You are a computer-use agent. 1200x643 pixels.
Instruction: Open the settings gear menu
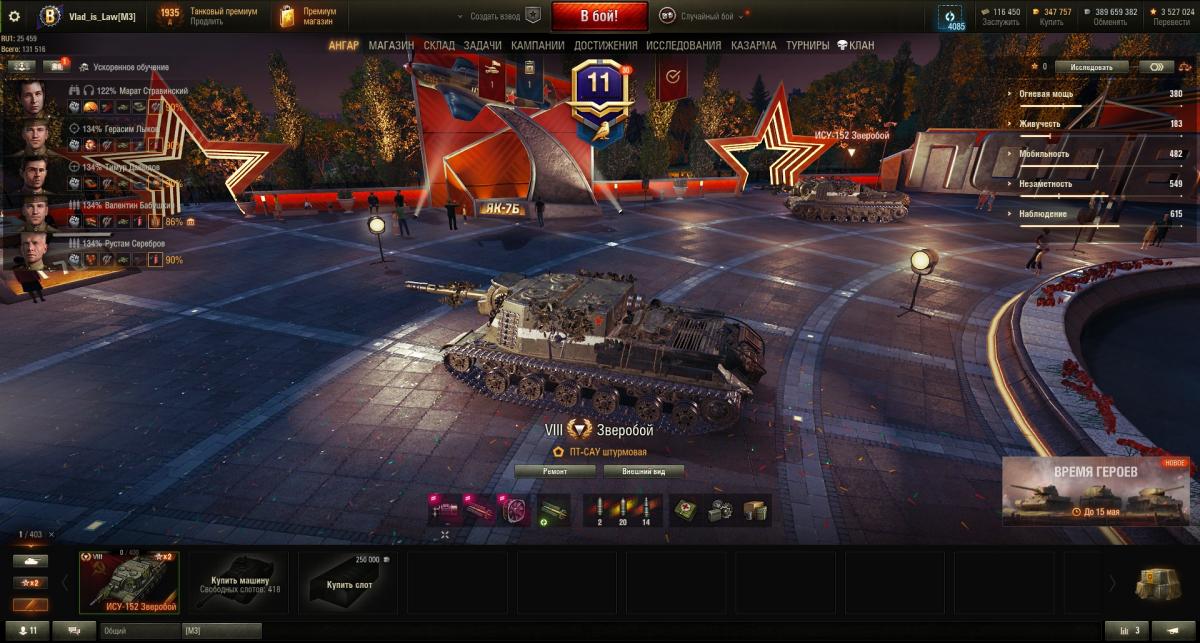click(14, 16)
